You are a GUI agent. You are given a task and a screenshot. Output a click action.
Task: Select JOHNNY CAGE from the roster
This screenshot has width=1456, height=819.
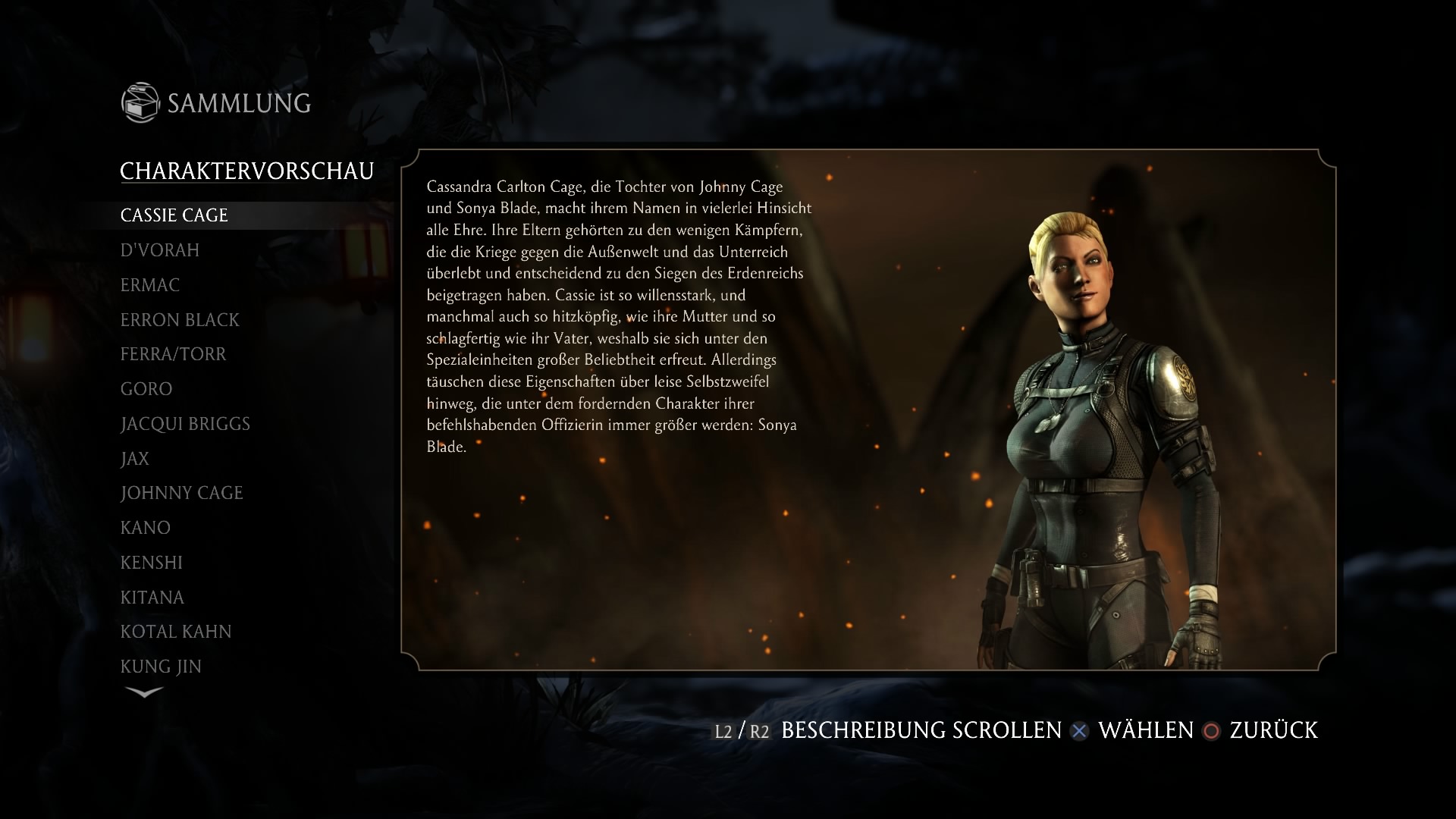point(181,492)
